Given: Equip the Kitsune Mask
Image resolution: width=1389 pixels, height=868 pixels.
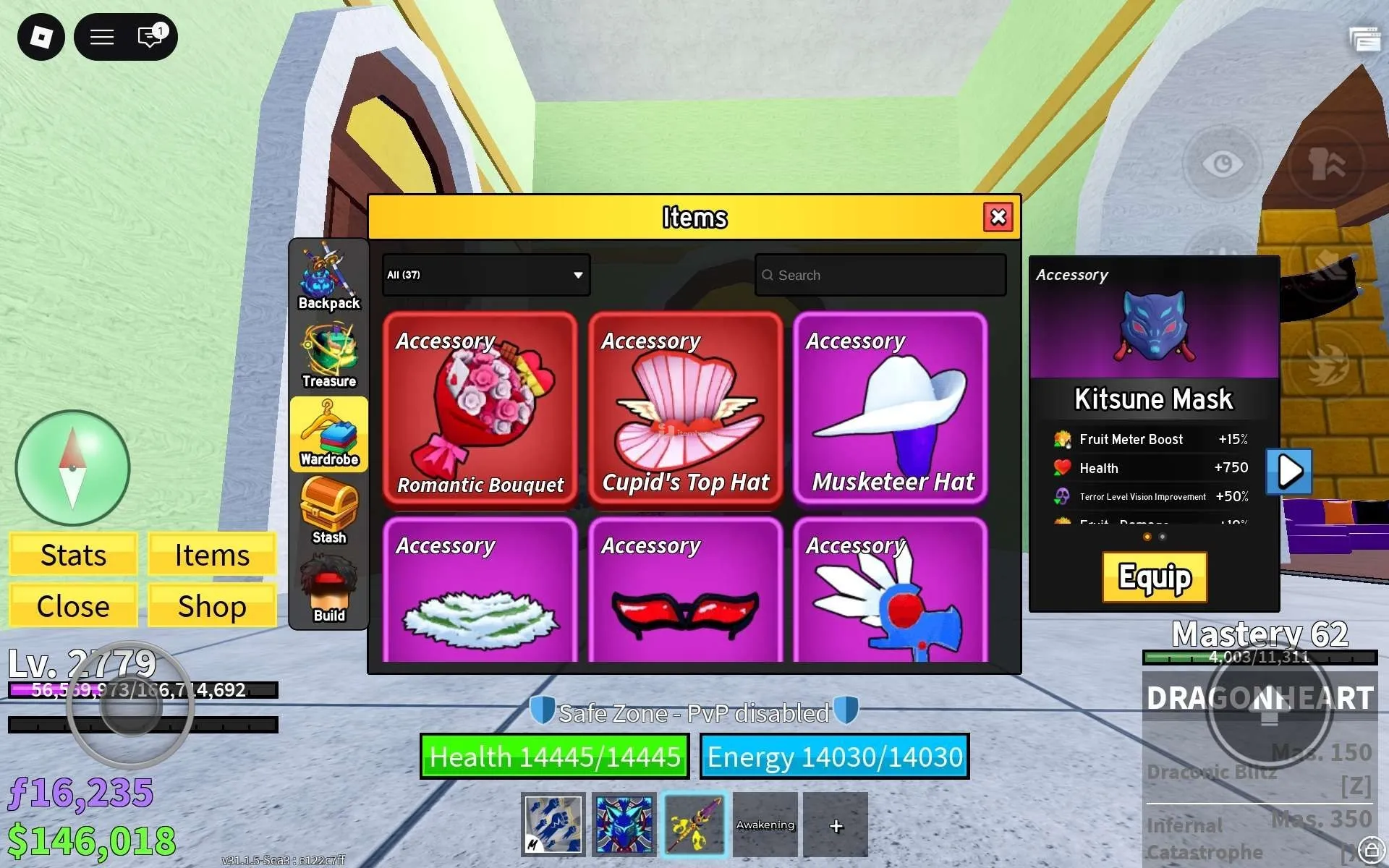Looking at the screenshot, I should [1155, 577].
